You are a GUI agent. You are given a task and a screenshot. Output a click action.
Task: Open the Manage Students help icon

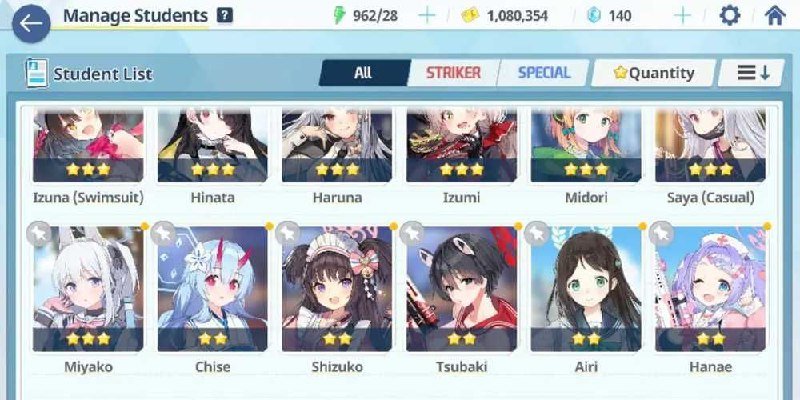225,16
